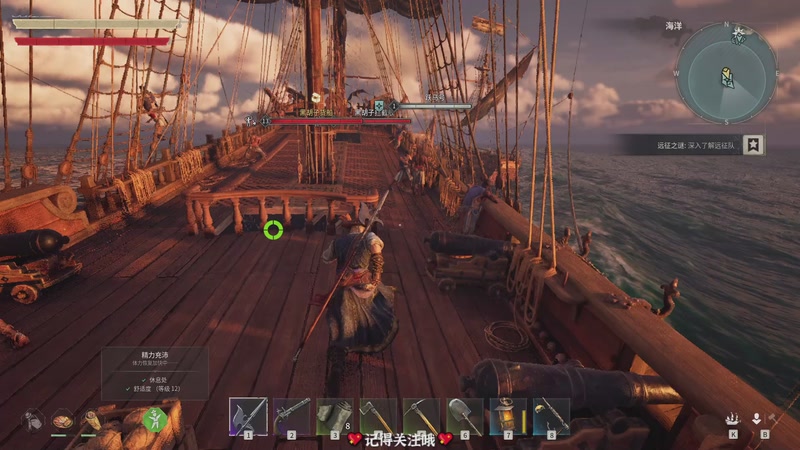Viewport: 800px width, 450px height.
Task: Click the empty potion flask slot
Action: pos(32,420)
